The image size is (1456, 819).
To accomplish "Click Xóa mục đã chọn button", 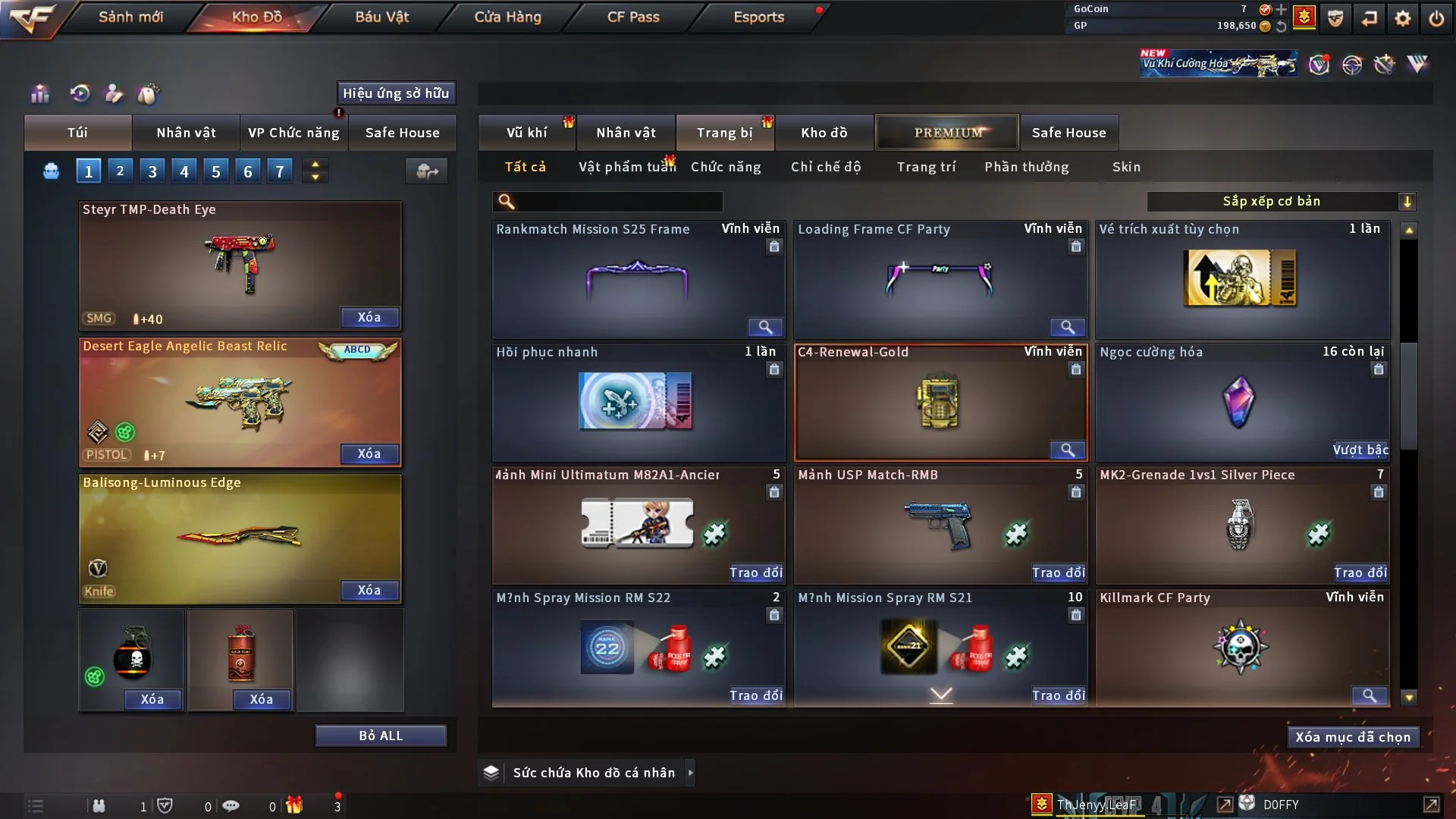I will click(1353, 737).
